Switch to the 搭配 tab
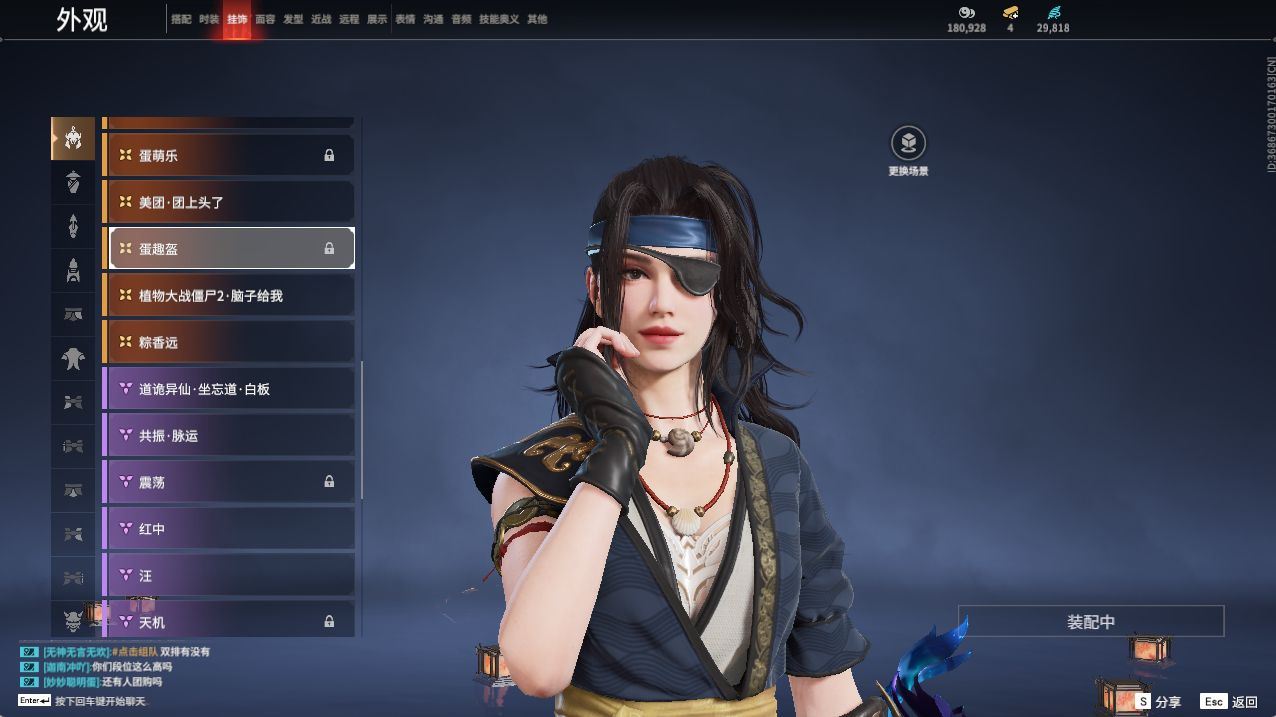This screenshot has width=1276, height=717. [x=181, y=19]
